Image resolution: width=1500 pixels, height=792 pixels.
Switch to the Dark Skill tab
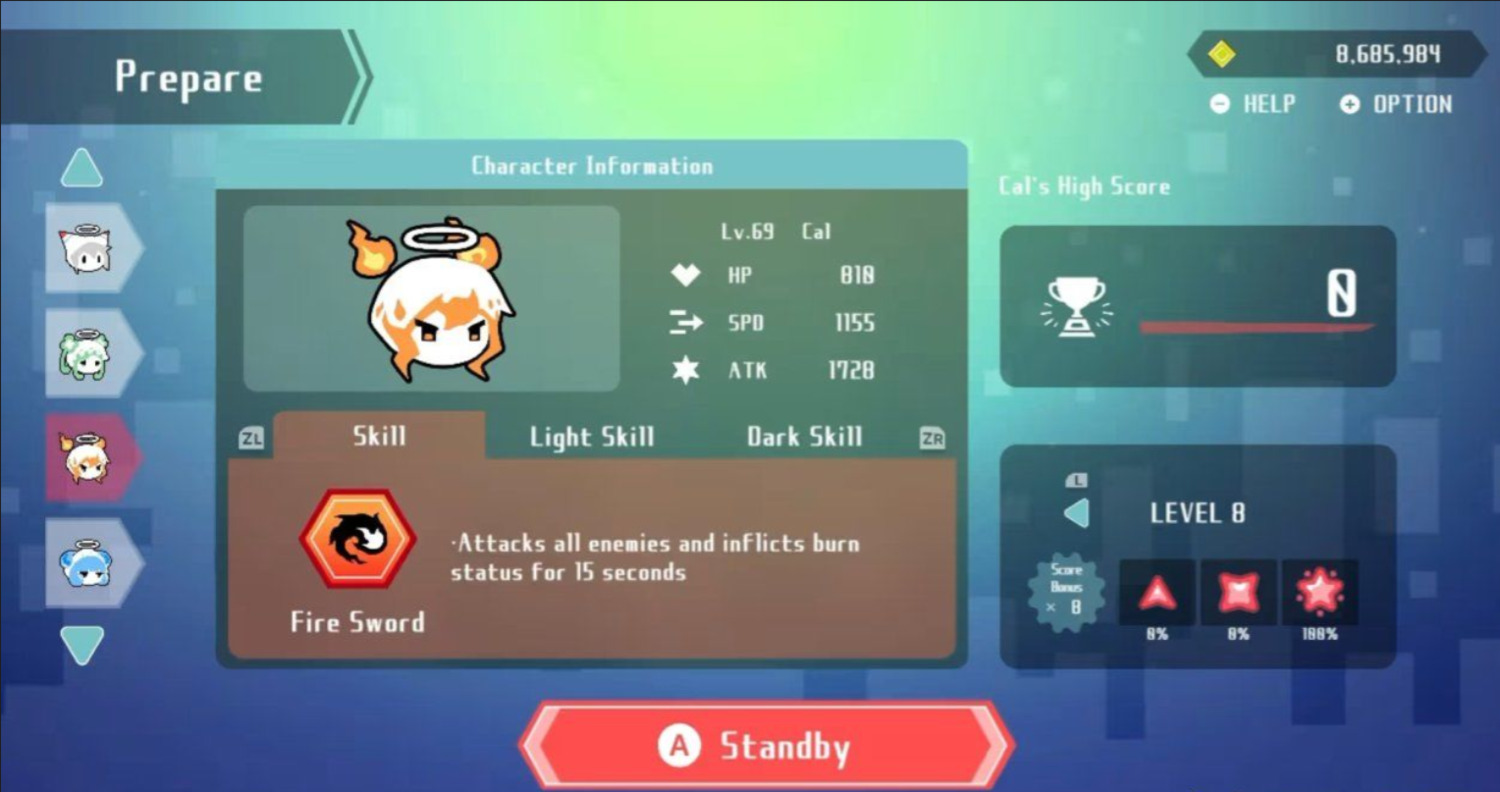point(804,437)
